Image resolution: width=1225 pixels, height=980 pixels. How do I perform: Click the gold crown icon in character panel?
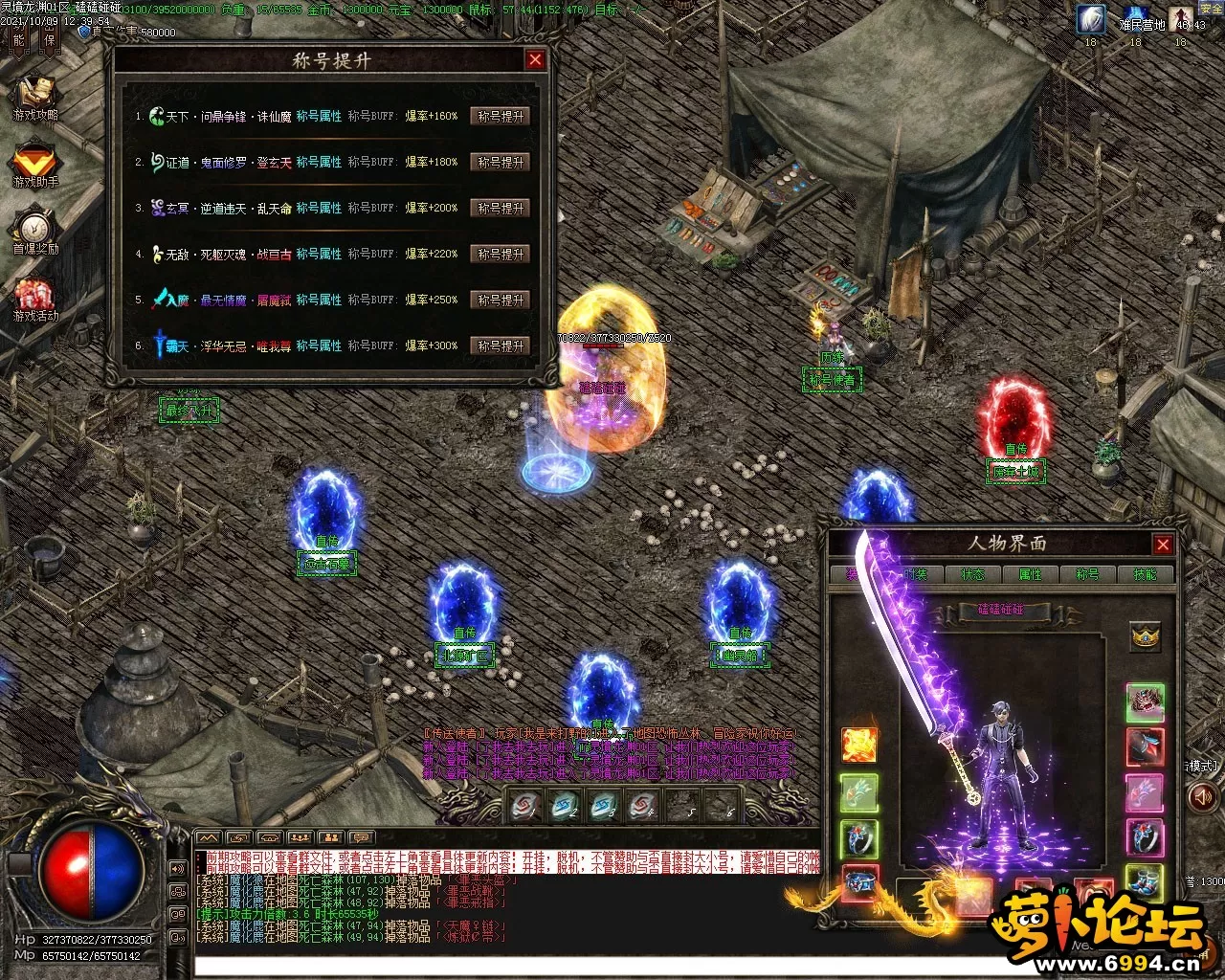coord(1146,636)
